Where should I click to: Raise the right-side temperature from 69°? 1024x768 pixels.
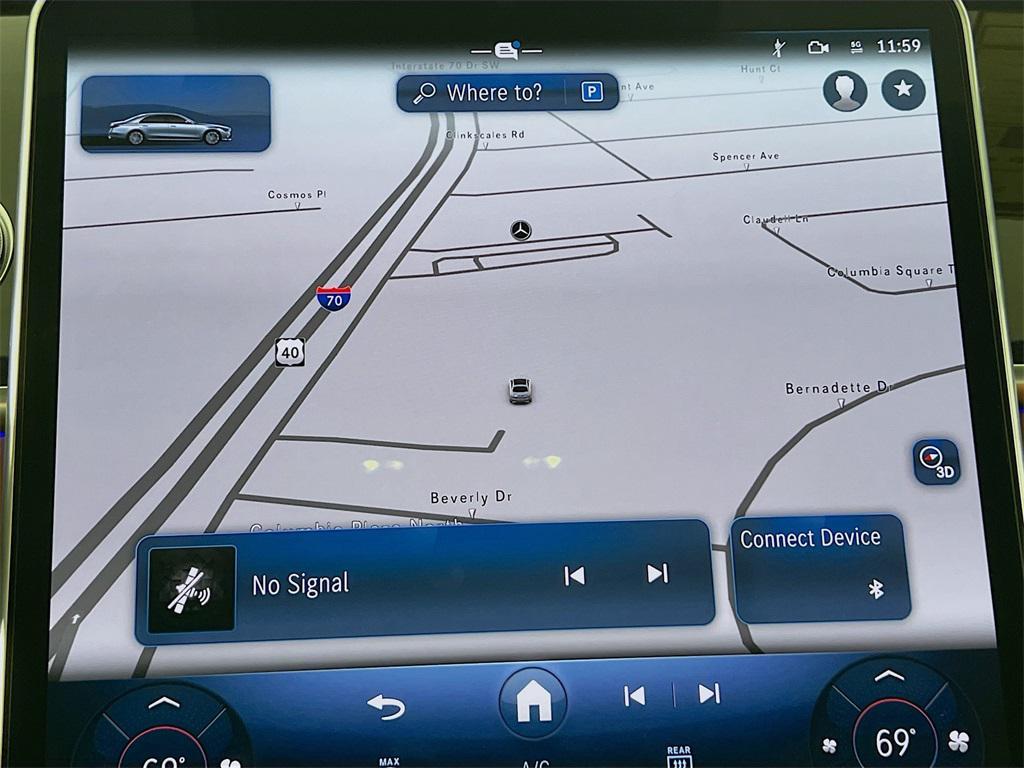click(889, 676)
